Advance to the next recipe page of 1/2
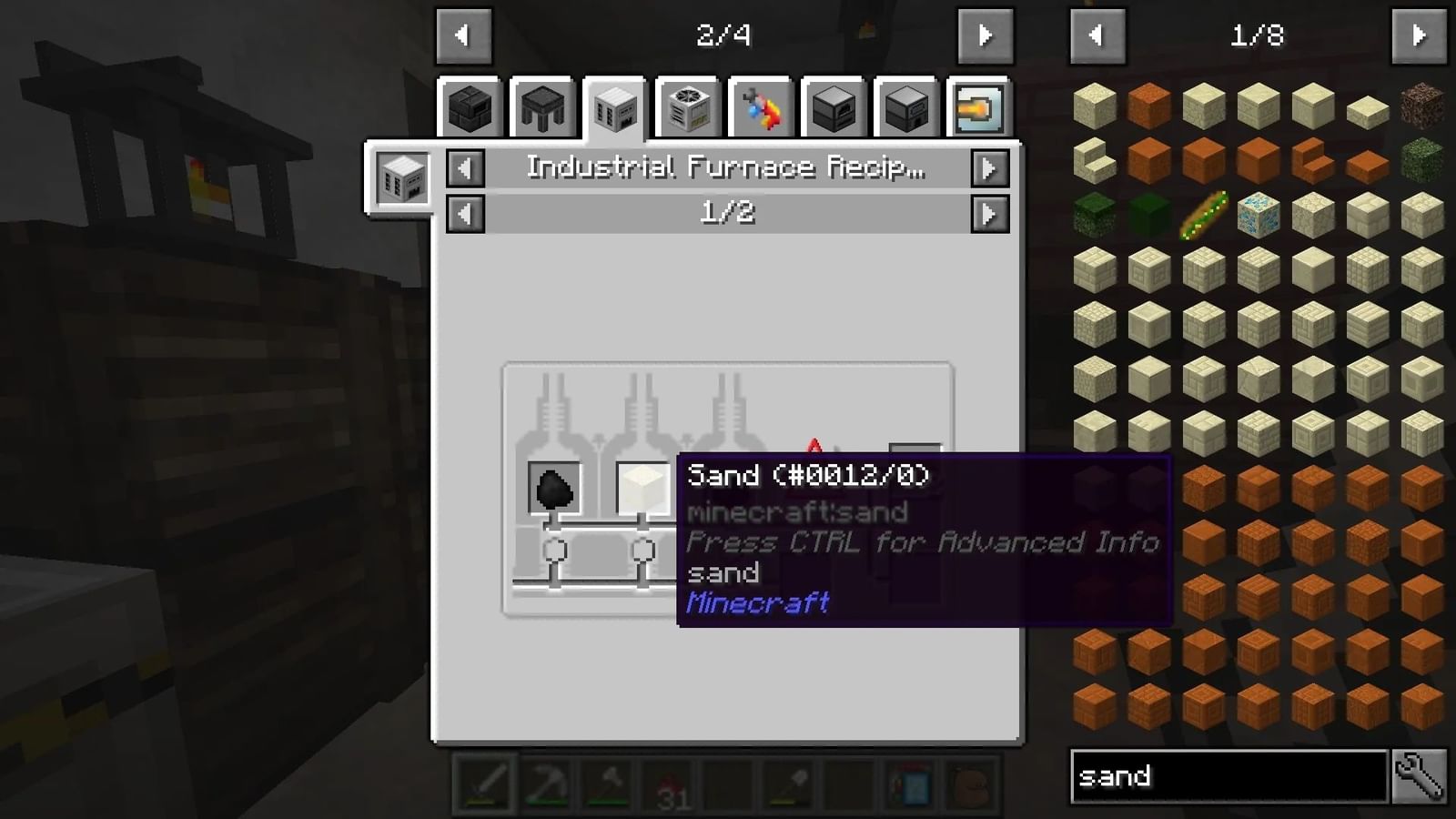Screen dimensions: 1456x819 [990, 215]
